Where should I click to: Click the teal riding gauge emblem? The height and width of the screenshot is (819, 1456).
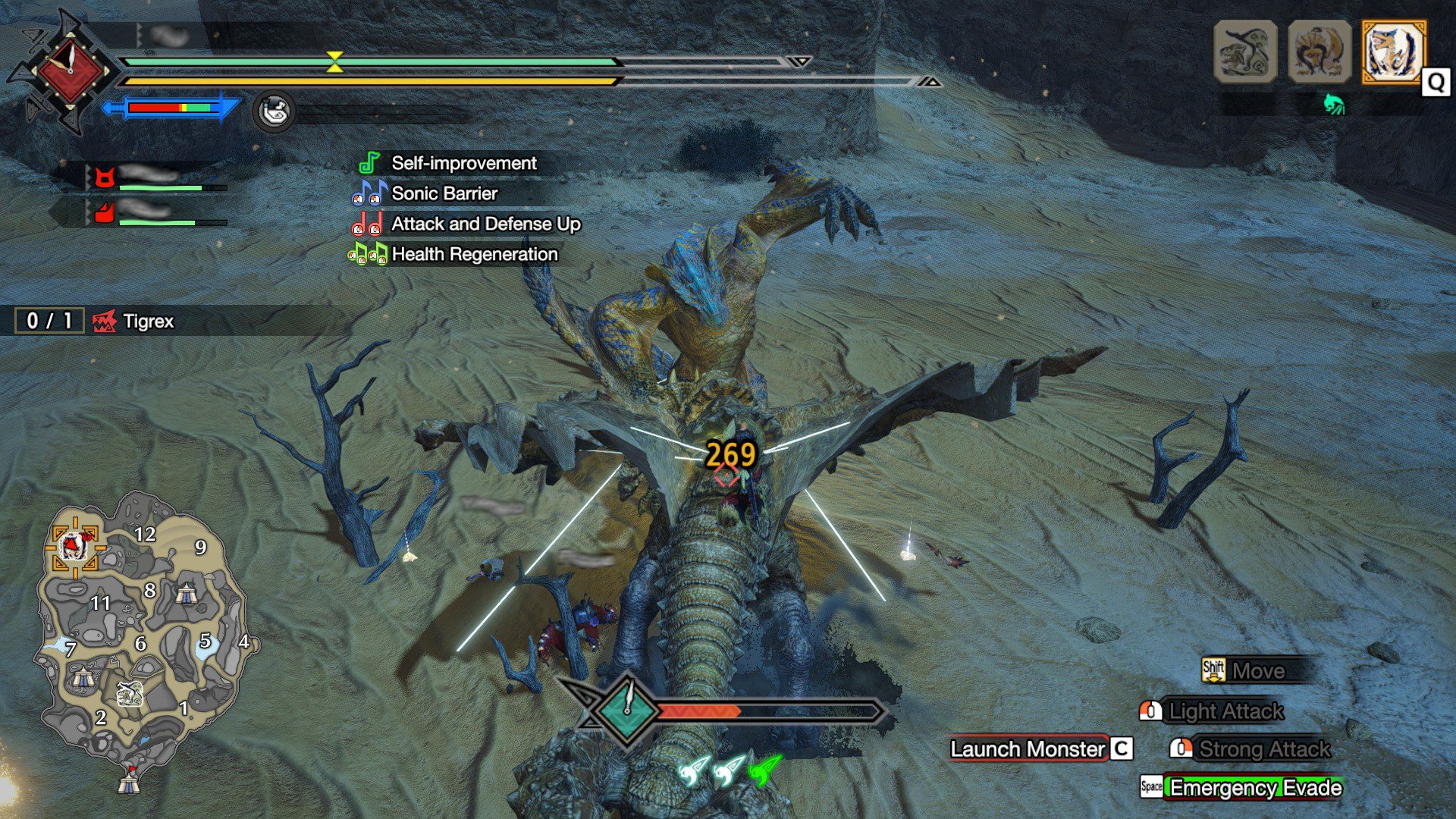click(x=627, y=711)
